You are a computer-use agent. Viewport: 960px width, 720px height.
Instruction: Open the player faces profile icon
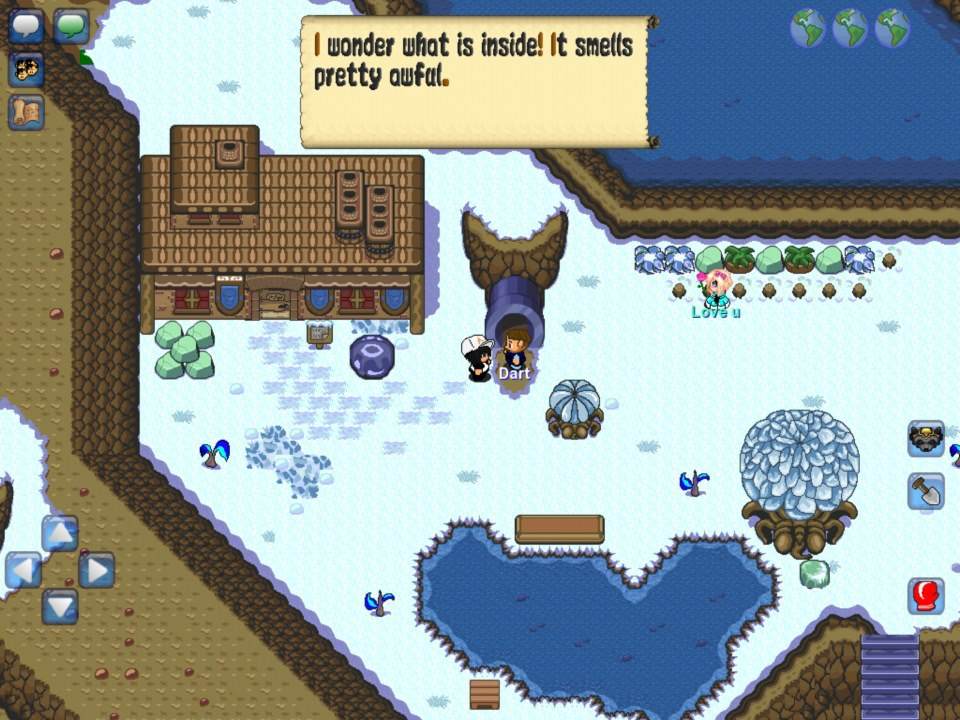click(26, 69)
